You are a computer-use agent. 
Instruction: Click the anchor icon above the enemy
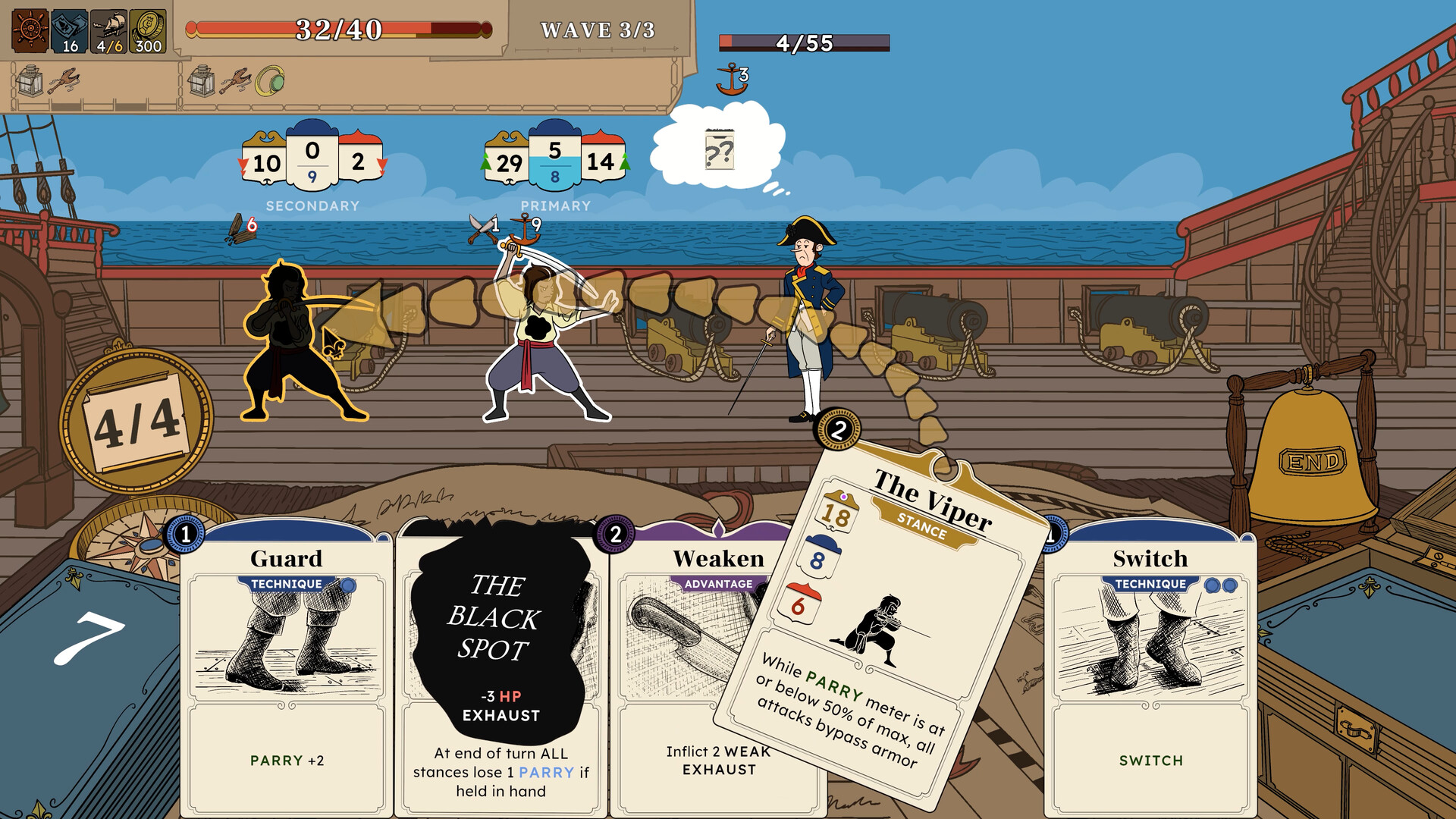tap(730, 78)
